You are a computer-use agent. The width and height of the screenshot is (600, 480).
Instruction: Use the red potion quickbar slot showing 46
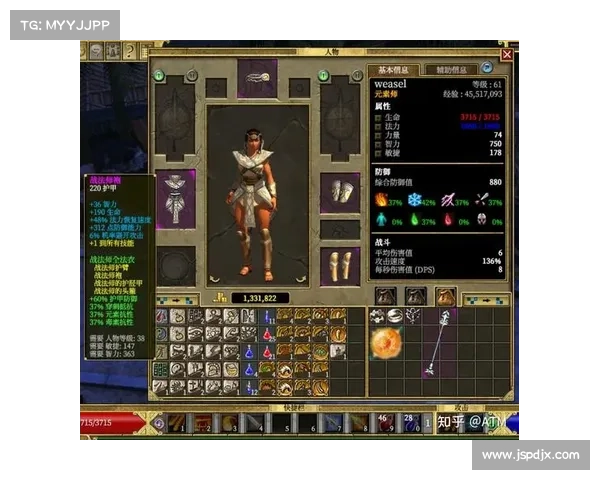click(x=384, y=423)
